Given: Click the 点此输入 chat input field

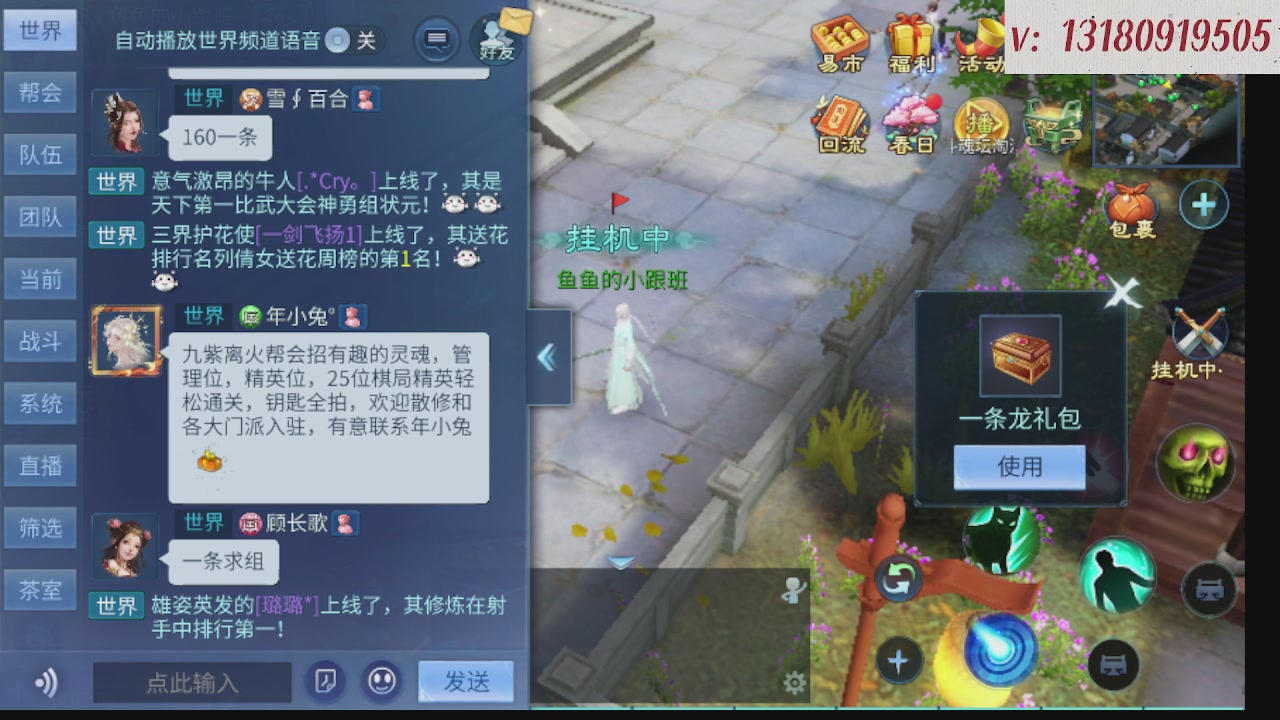Looking at the screenshot, I should pos(192,682).
